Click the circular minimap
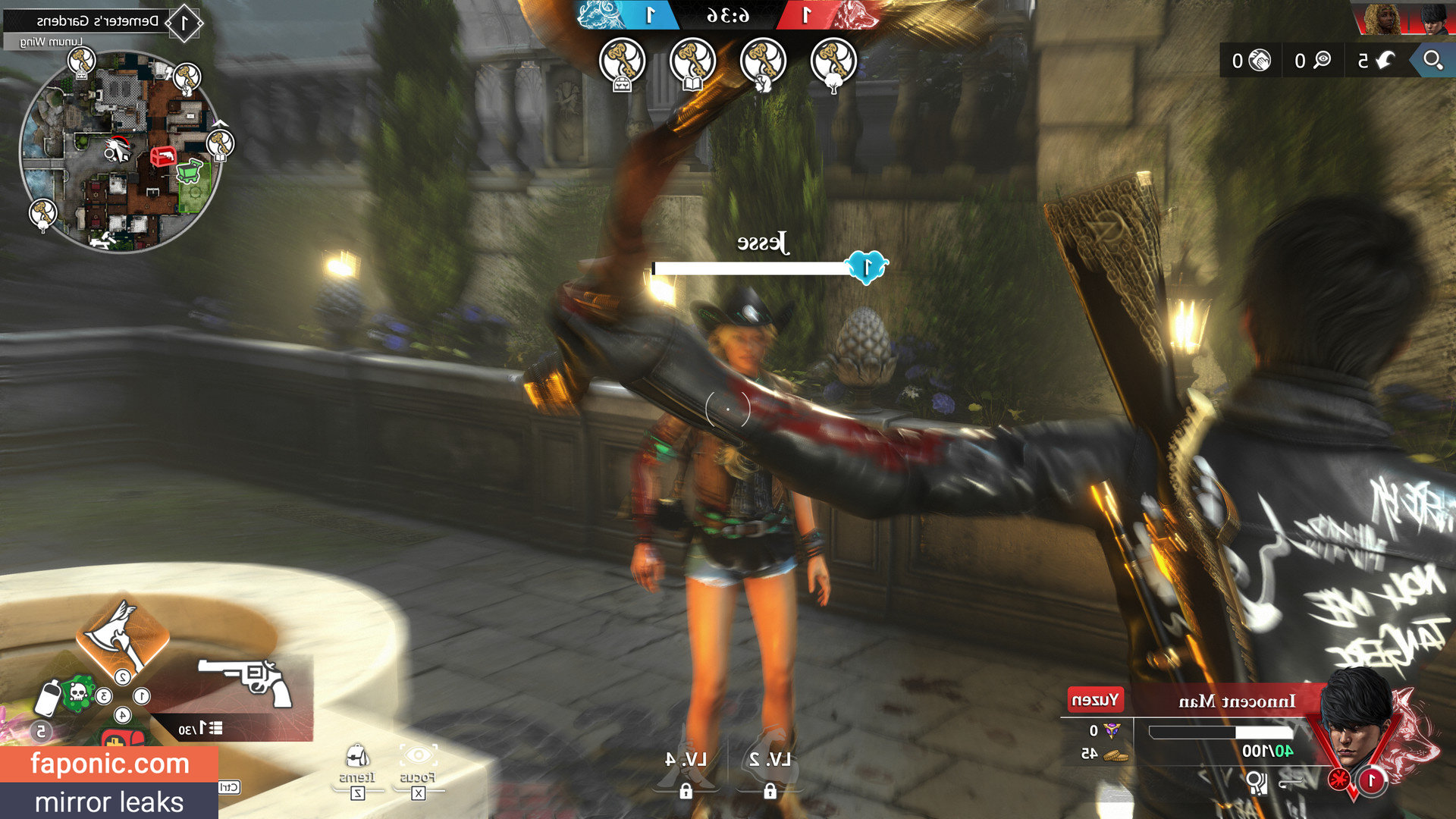Viewport: 1456px width, 819px height. 120,152
